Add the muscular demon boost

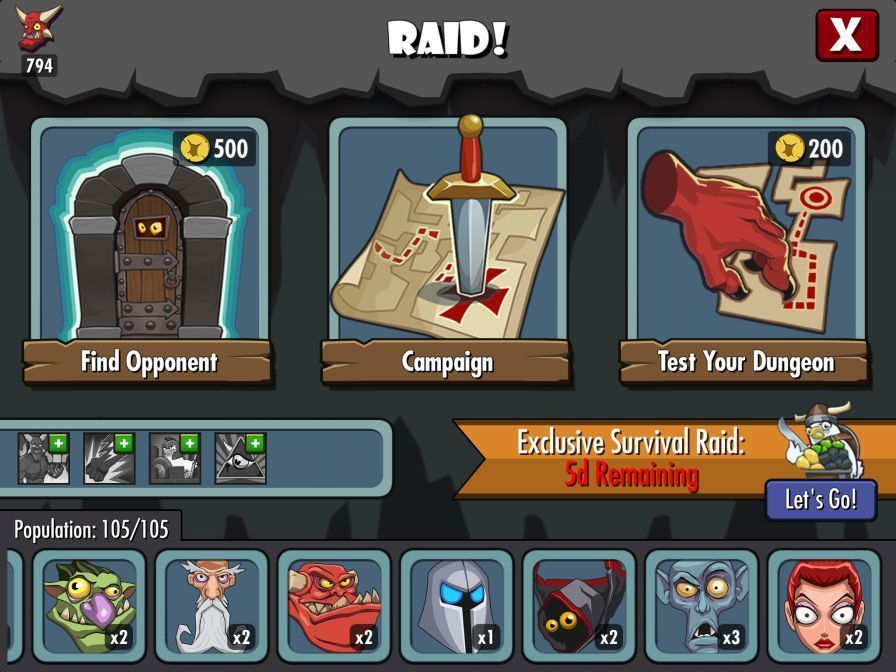pos(44,459)
